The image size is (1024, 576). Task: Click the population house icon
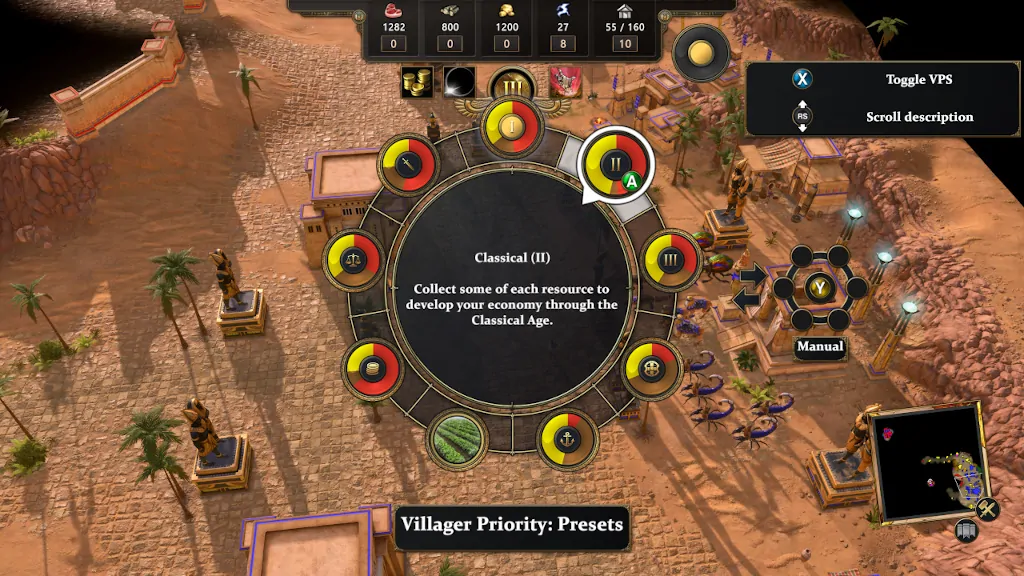point(625,11)
